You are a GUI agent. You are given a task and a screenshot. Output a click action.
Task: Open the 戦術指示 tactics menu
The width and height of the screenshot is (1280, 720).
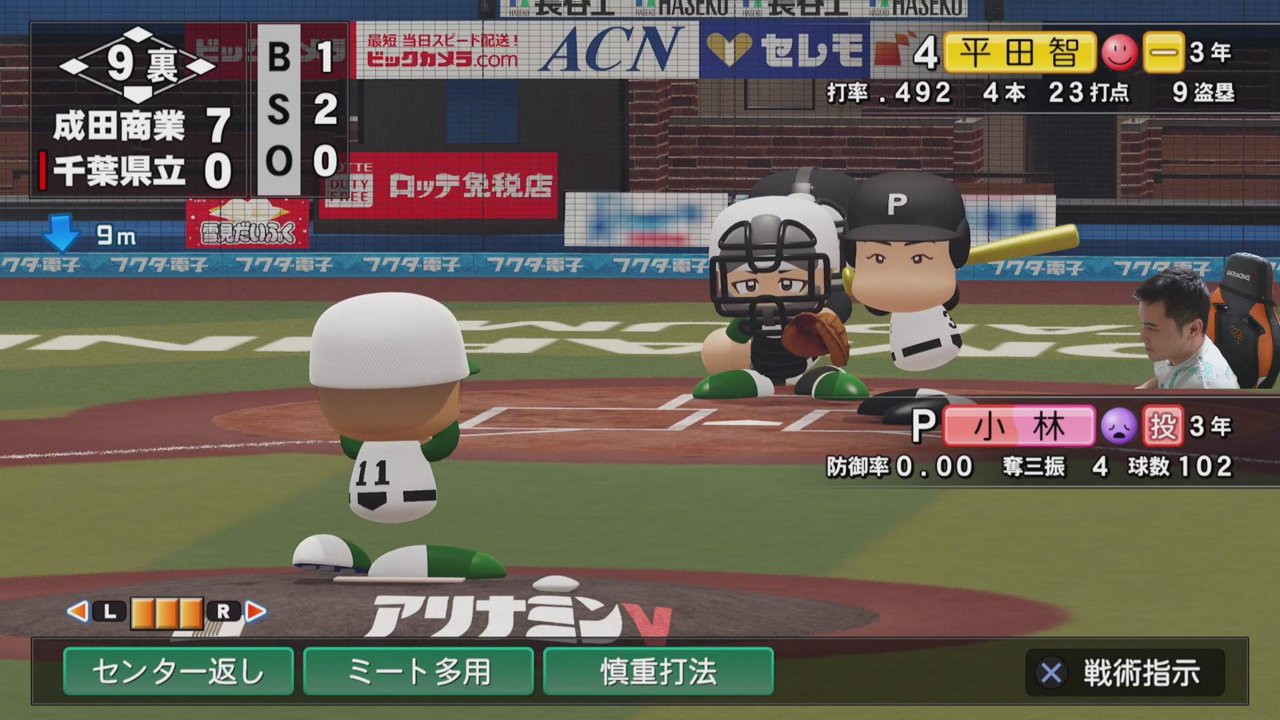pyautogui.click(x=1125, y=673)
